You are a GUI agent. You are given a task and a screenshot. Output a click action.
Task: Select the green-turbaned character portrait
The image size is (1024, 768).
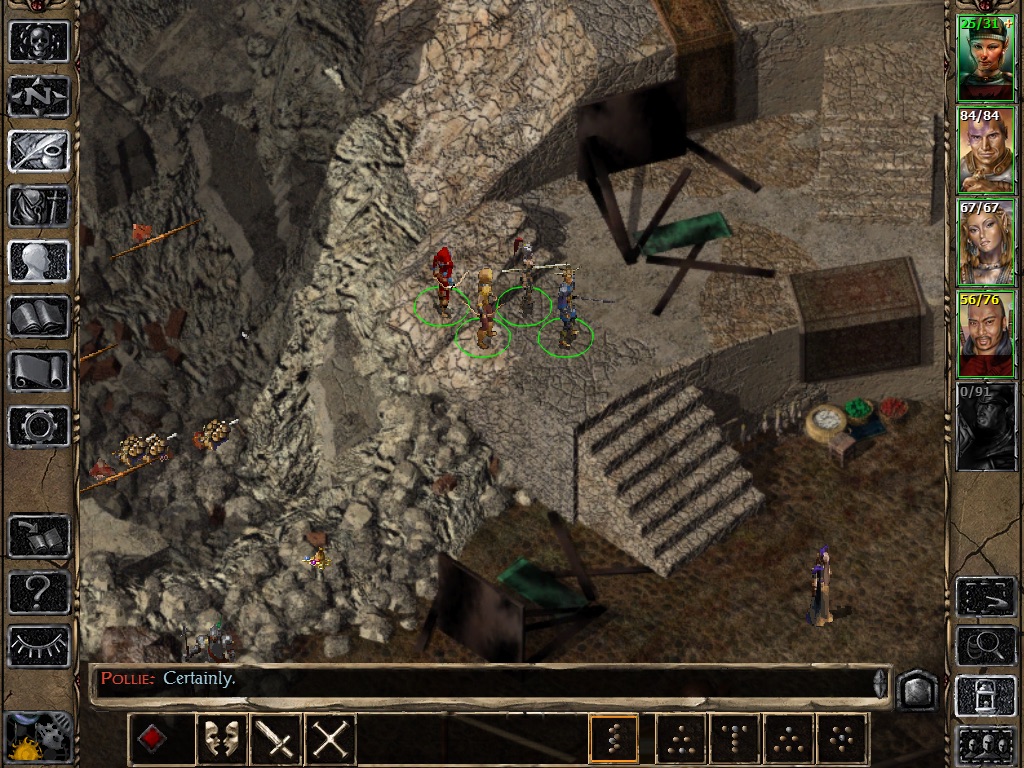coord(986,60)
